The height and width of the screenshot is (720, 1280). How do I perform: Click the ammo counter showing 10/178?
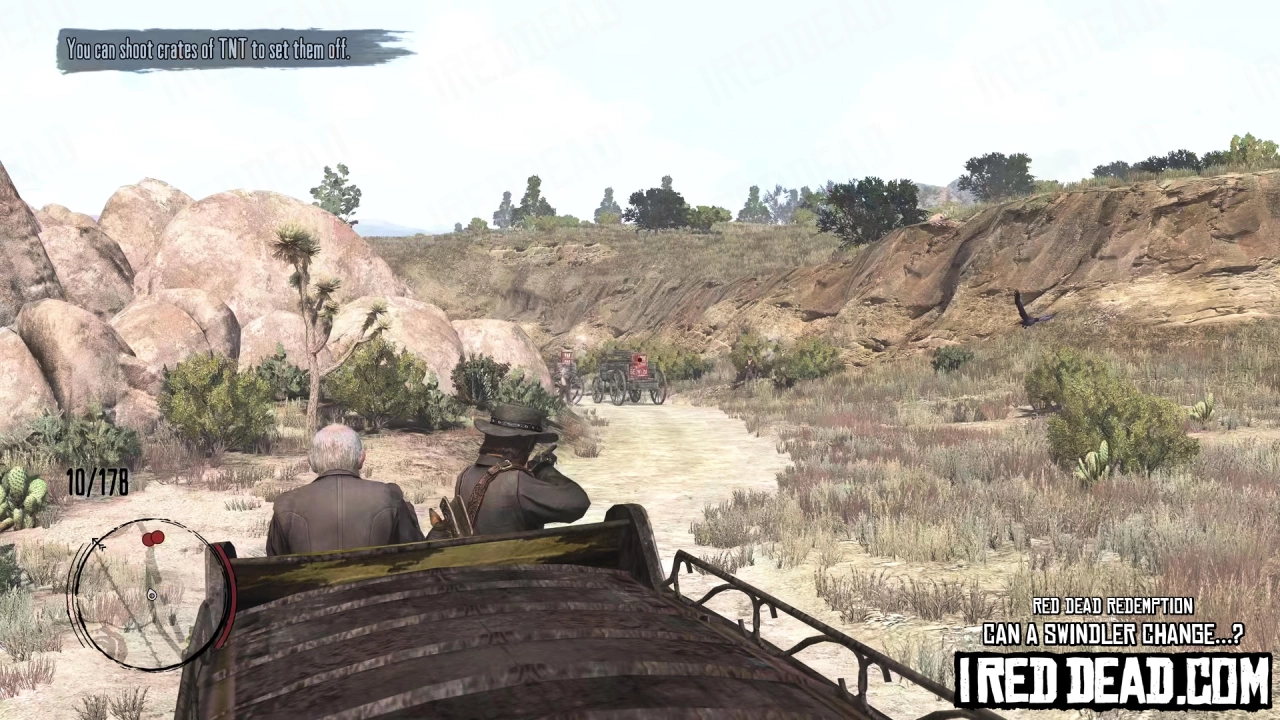tap(97, 482)
